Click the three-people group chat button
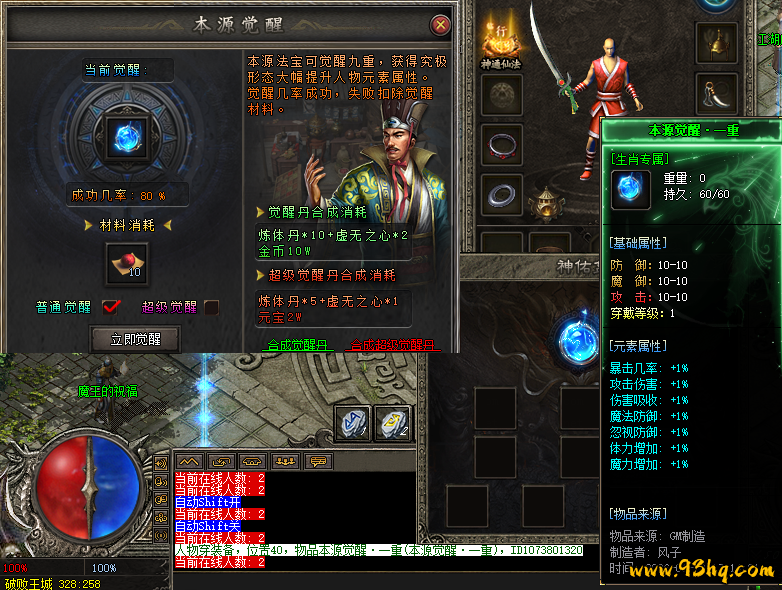 286,461
